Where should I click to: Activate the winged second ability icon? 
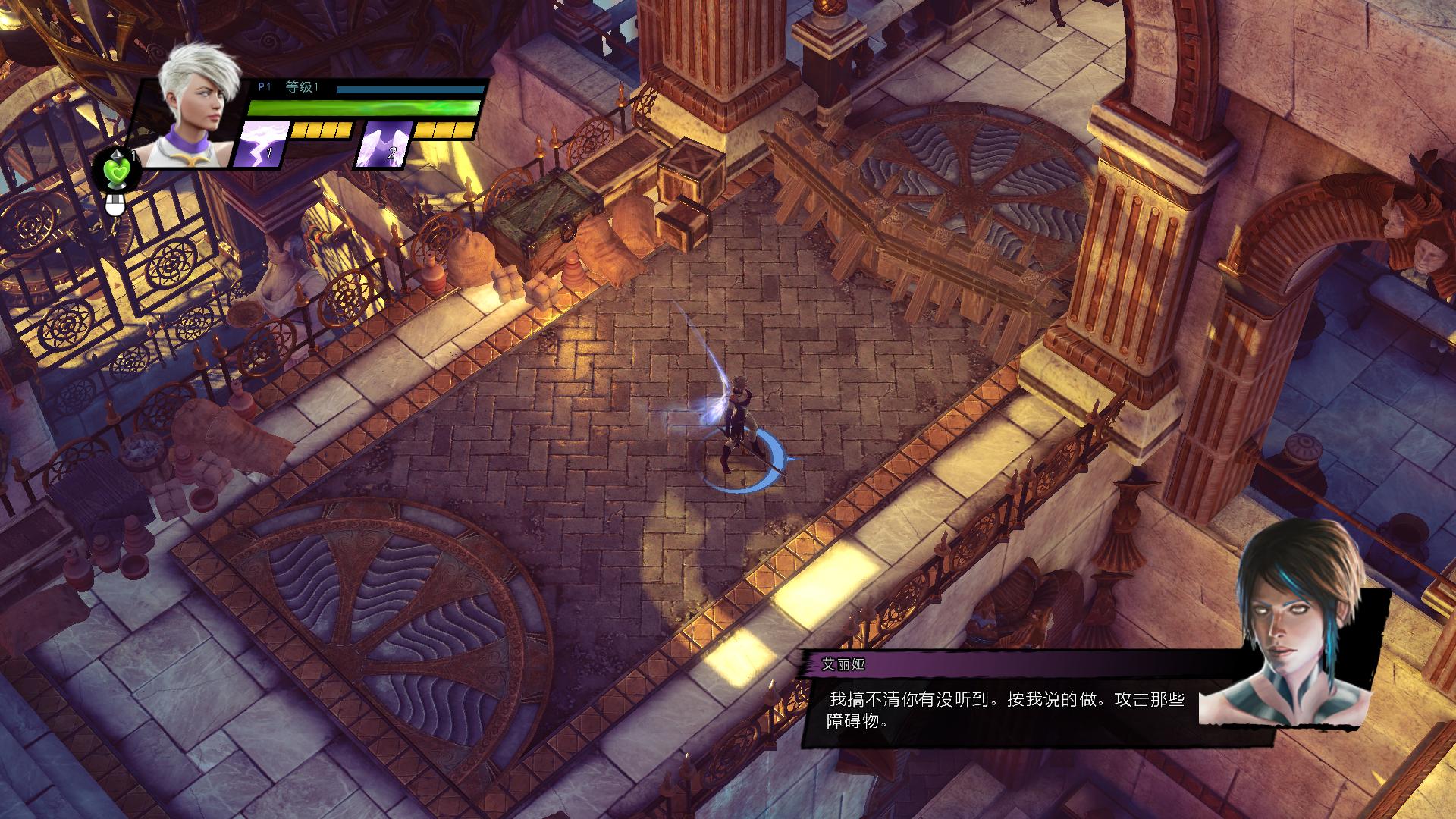(384, 143)
